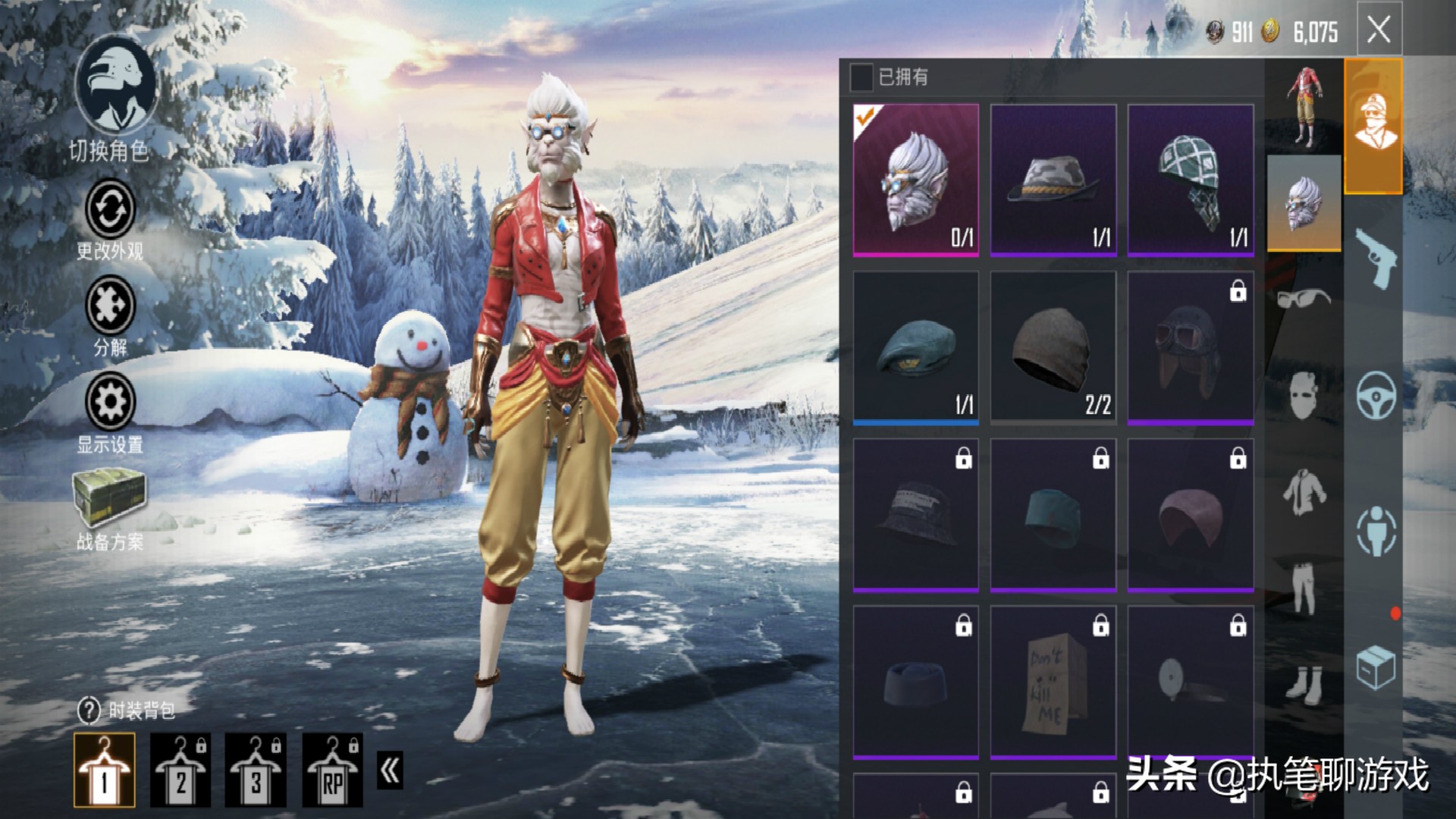The image size is (1456, 819).
Task: Switch to outfit wardrobe slot 1
Action: pyautogui.click(x=105, y=769)
